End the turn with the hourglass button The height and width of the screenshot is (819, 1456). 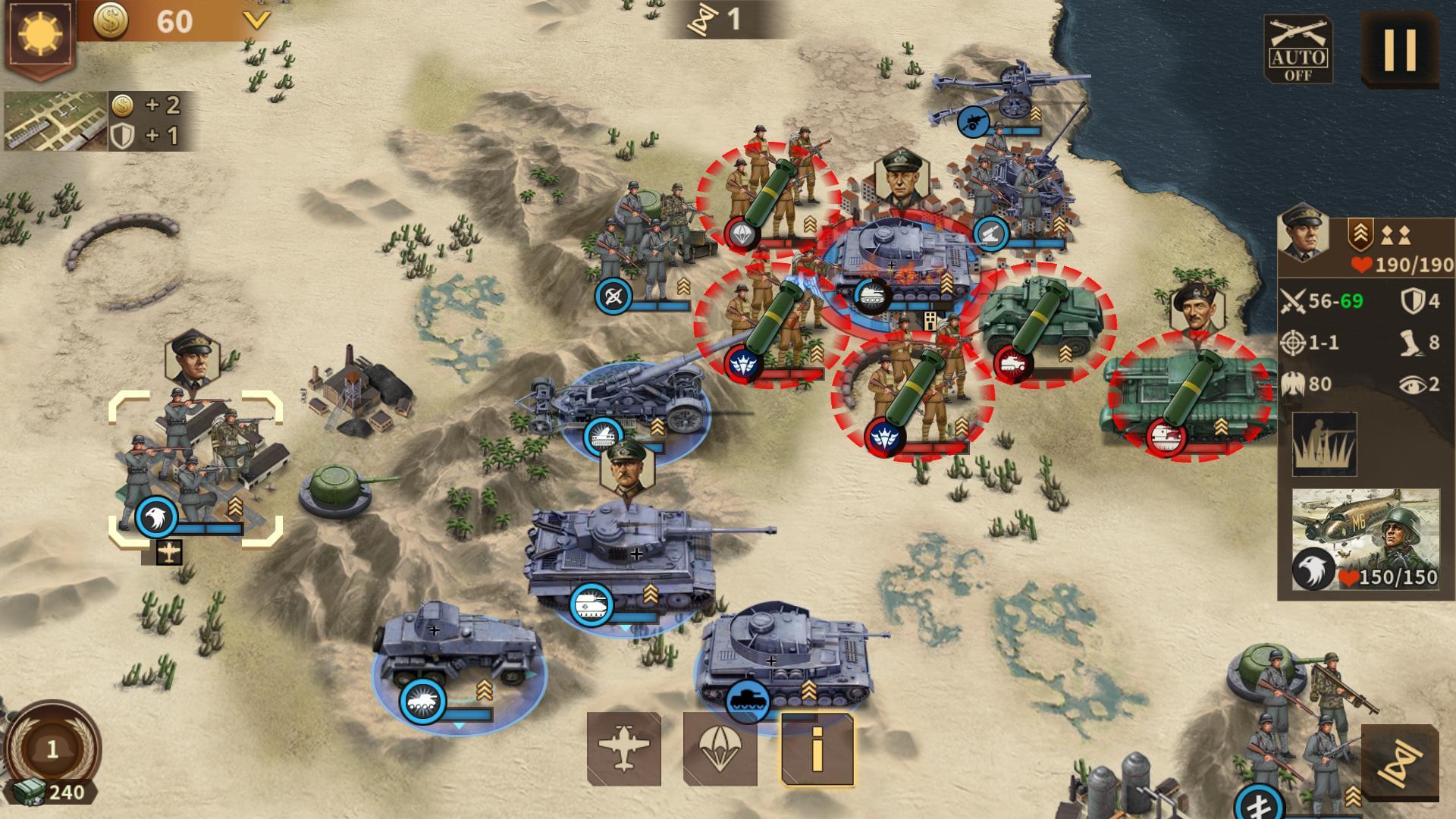pyautogui.click(x=1400, y=763)
